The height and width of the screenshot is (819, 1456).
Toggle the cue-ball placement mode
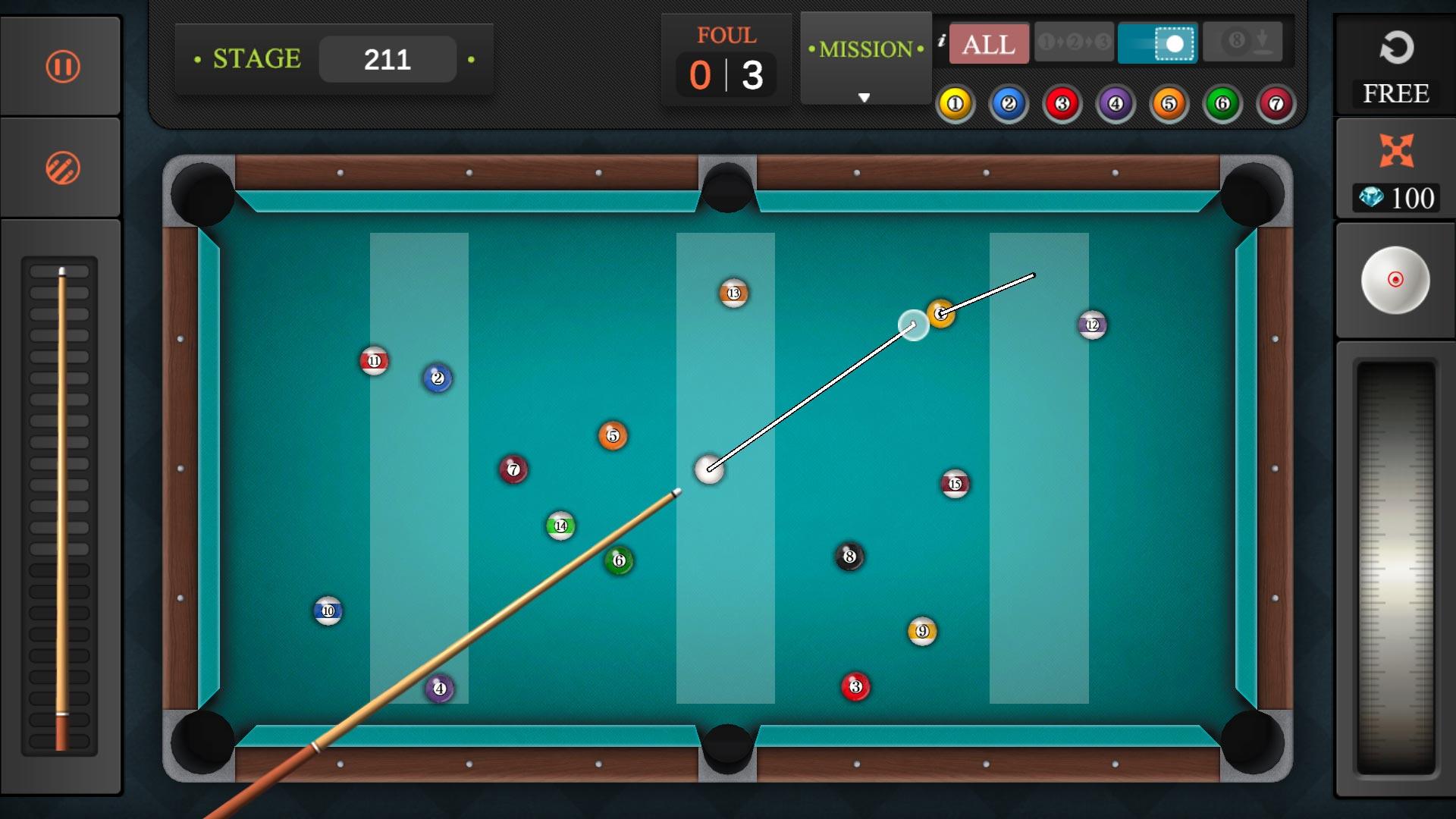click(x=1159, y=42)
